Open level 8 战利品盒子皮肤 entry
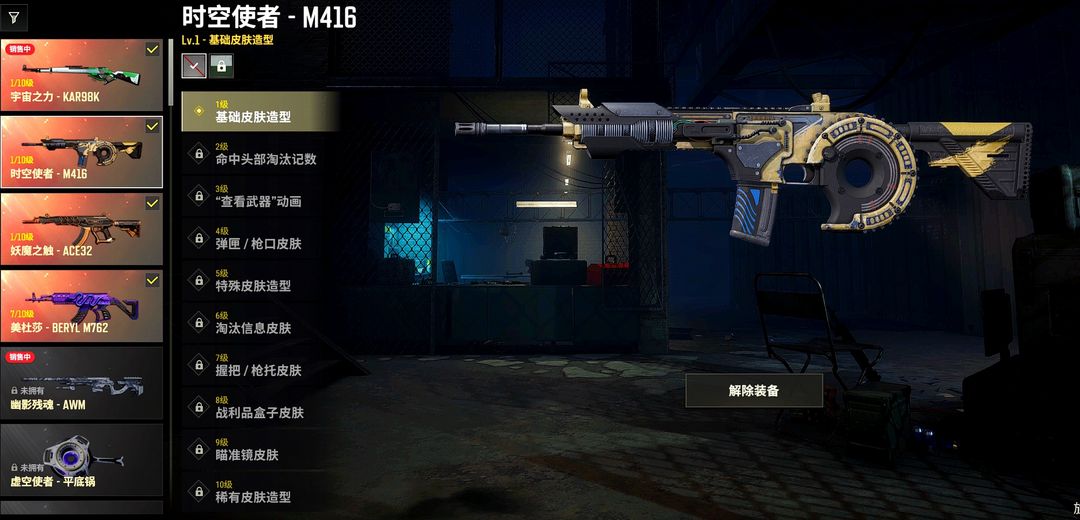The width and height of the screenshot is (1080, 520). 260,407
